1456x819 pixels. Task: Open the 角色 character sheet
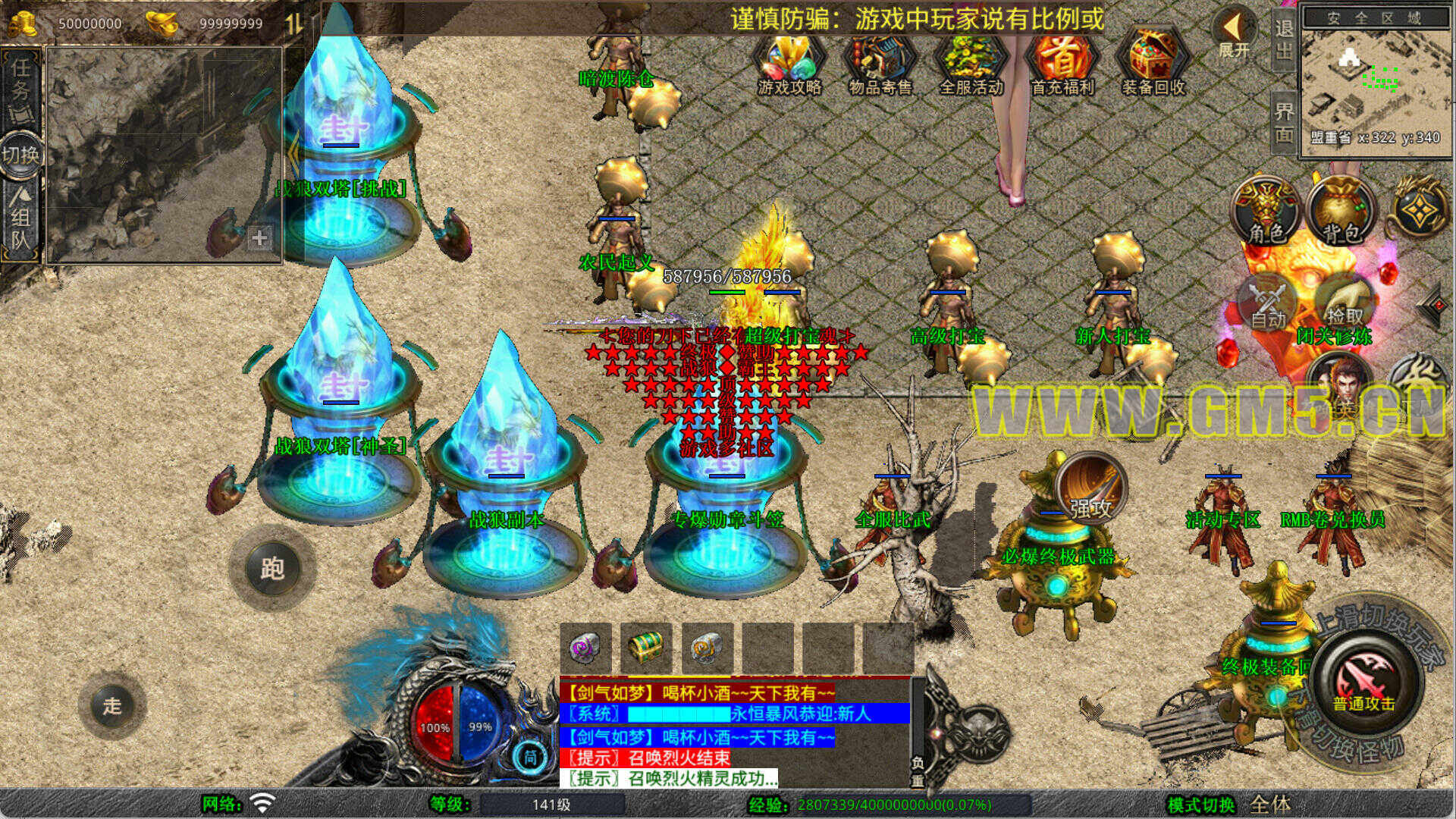tap(1266, 212)
